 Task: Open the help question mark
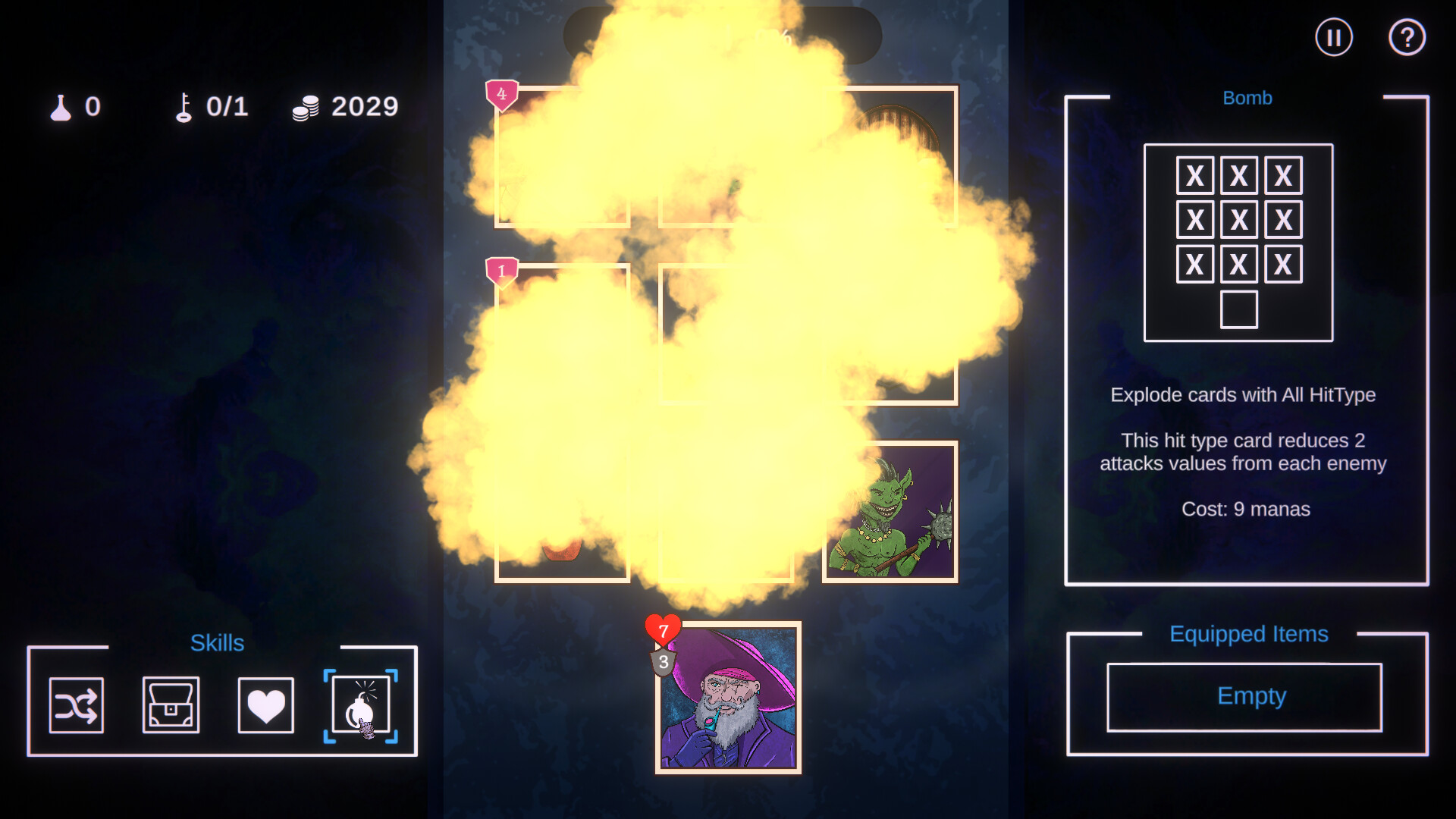pos(1407,37)
